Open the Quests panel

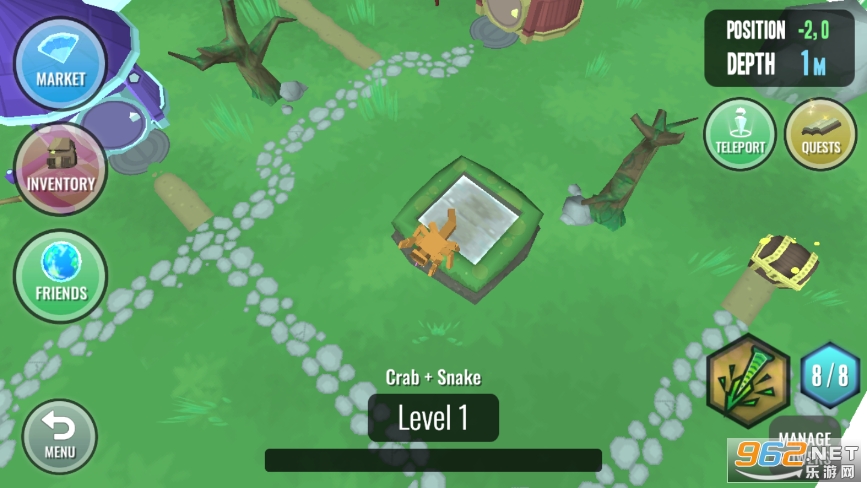[820, 134]
